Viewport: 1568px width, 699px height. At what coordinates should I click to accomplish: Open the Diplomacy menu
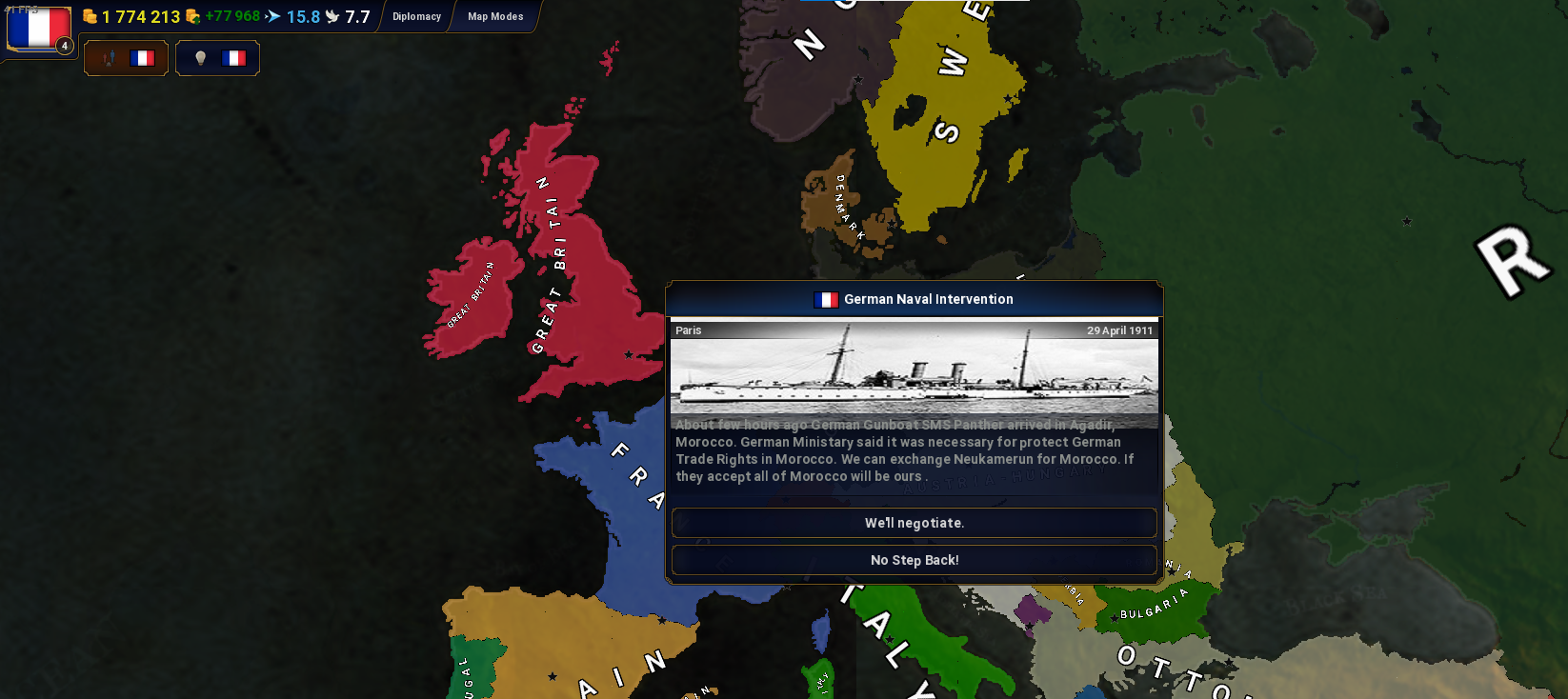pos(416,16)
